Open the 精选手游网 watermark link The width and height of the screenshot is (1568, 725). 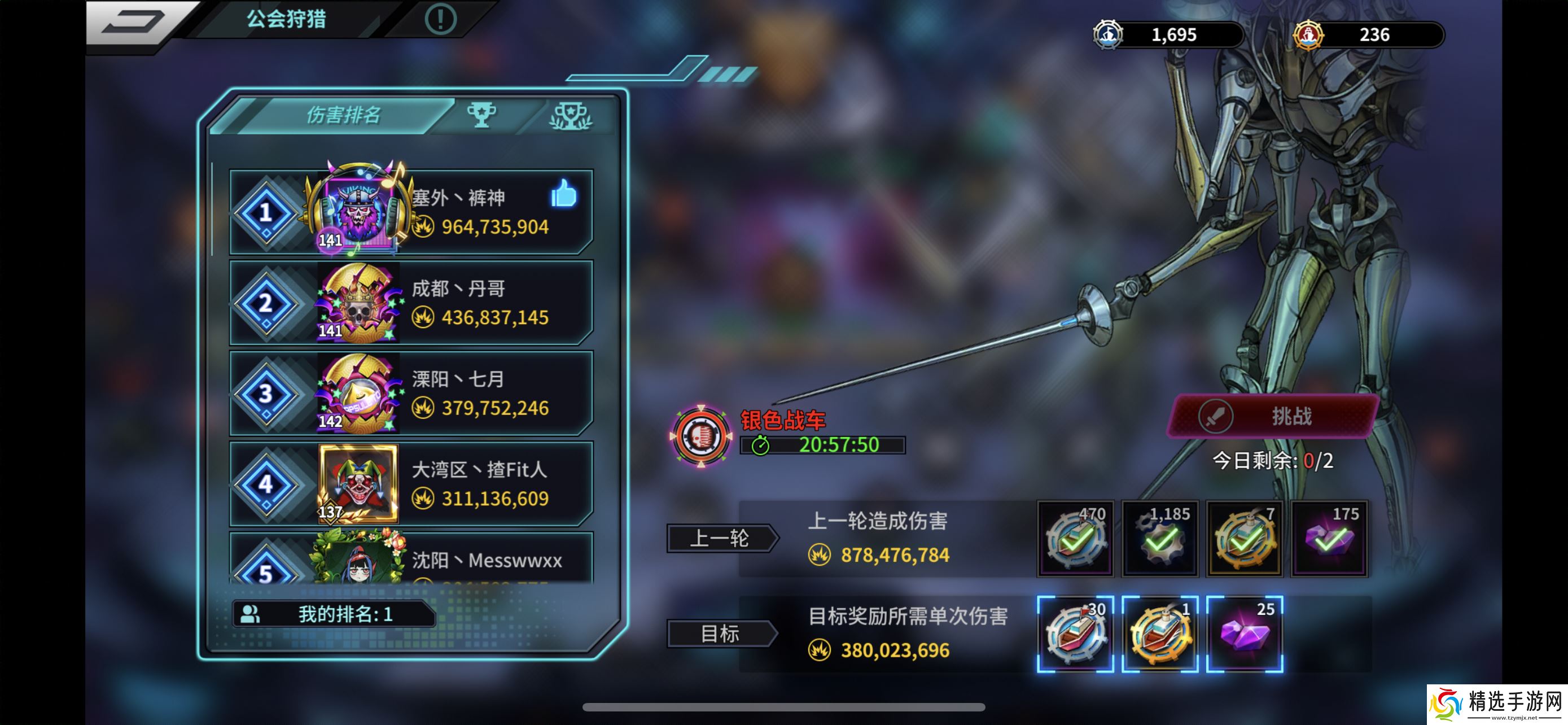click(x=1497, y=704)
